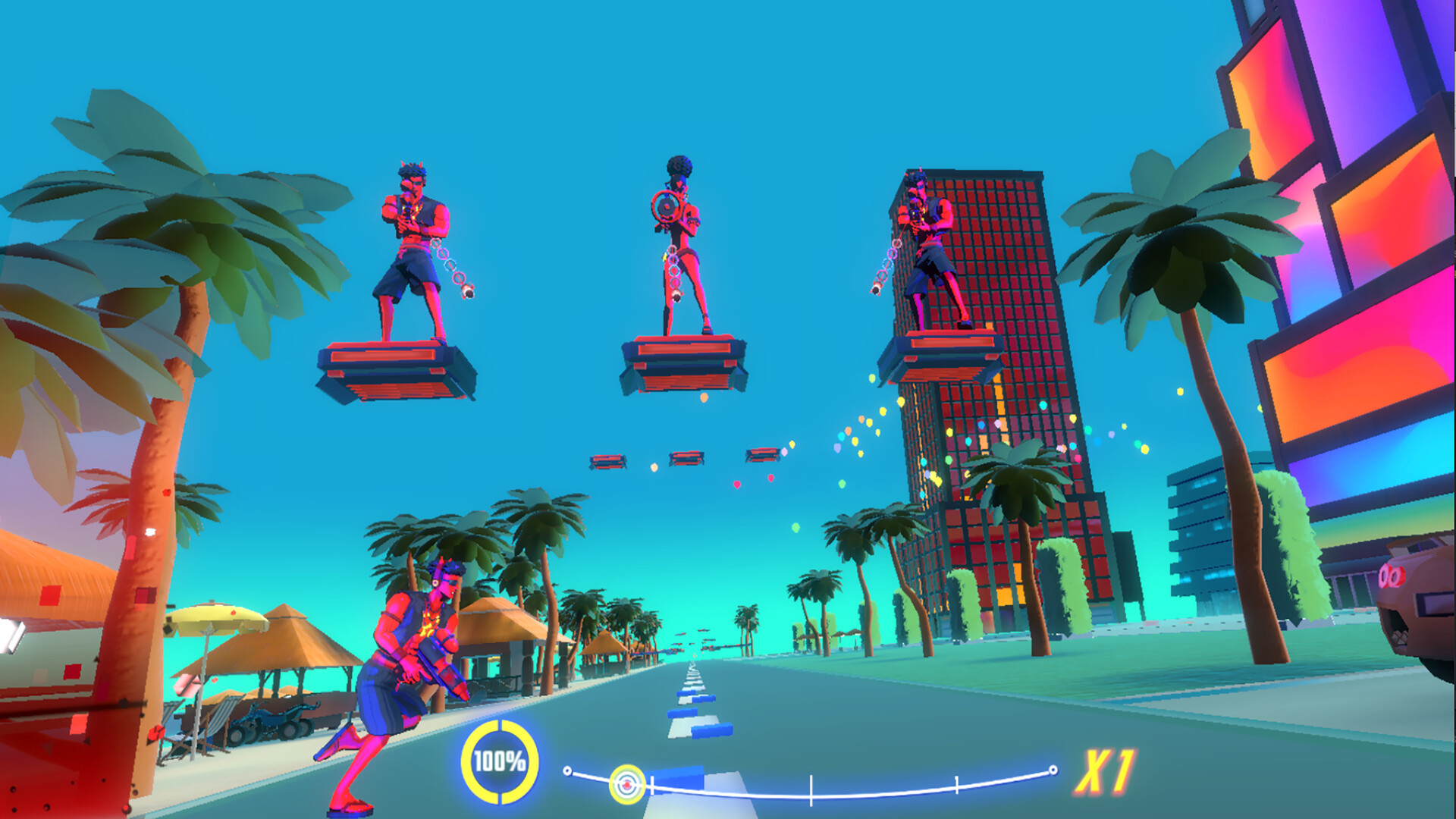Click the eyeball projectile below the left enemy
The image size is (1456, 819).
tap(468, 291)
